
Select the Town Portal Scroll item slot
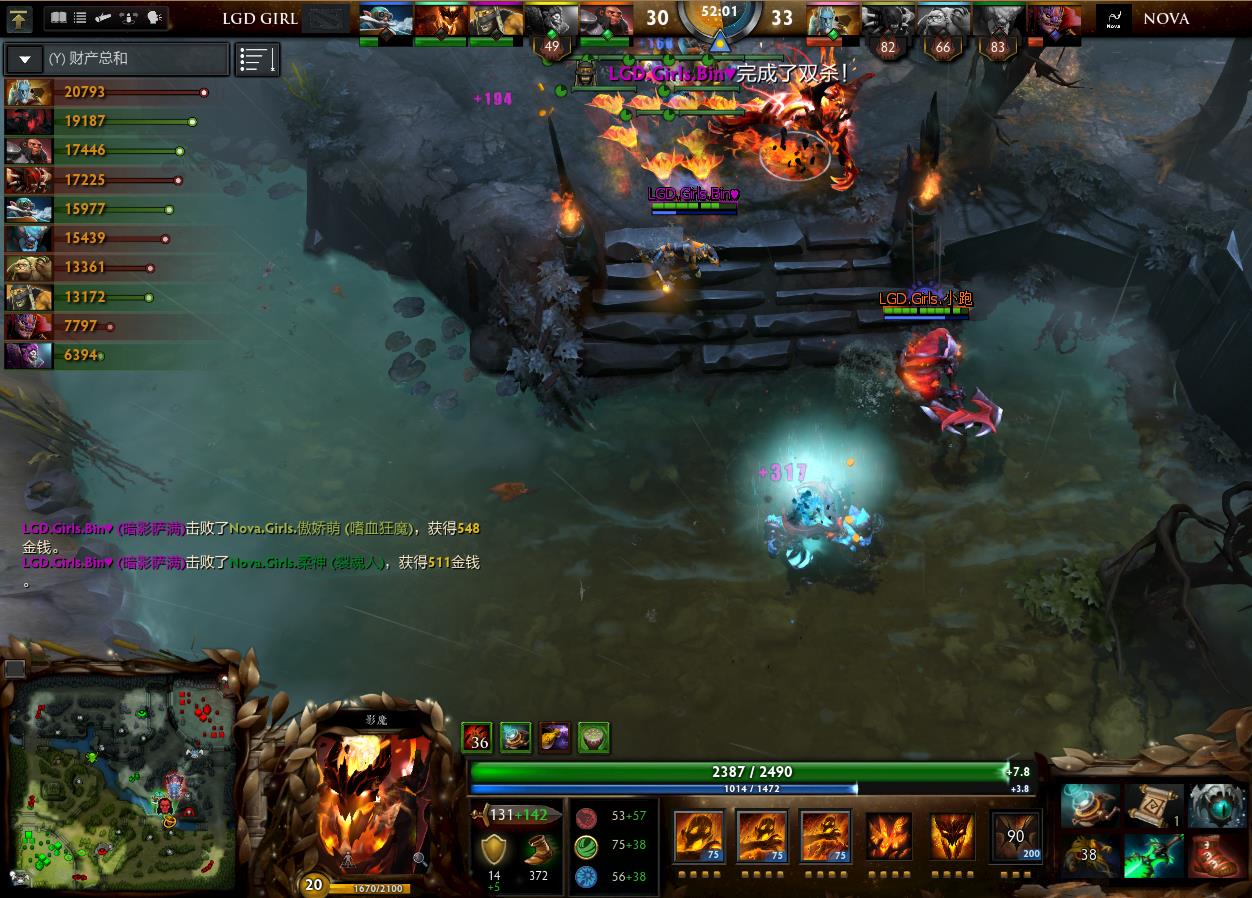point(1153,805)
